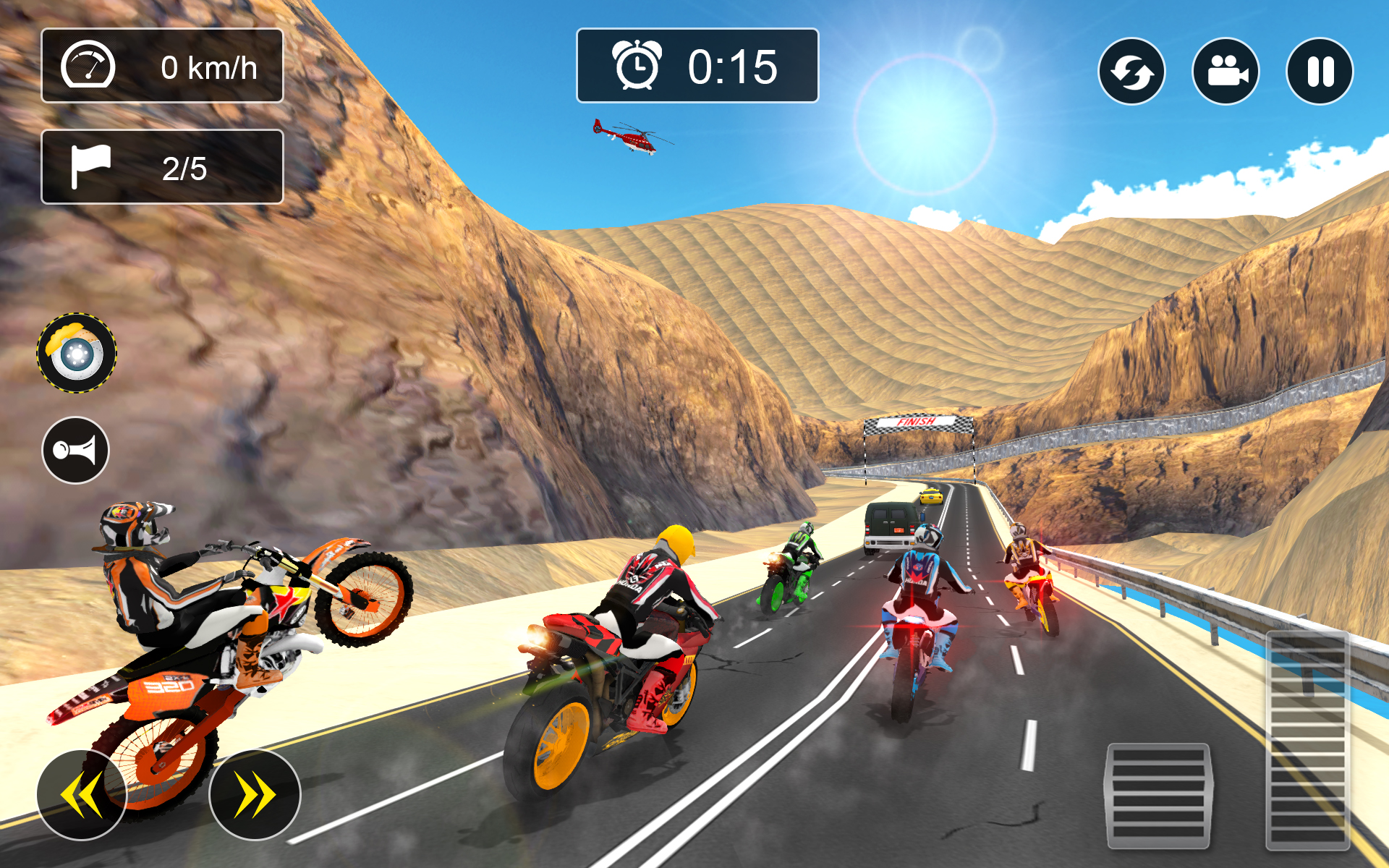Image resolution: width=1389 pixels, height=868 pixels.
Task: Sound the horn button
Action: tap(75, 450)
